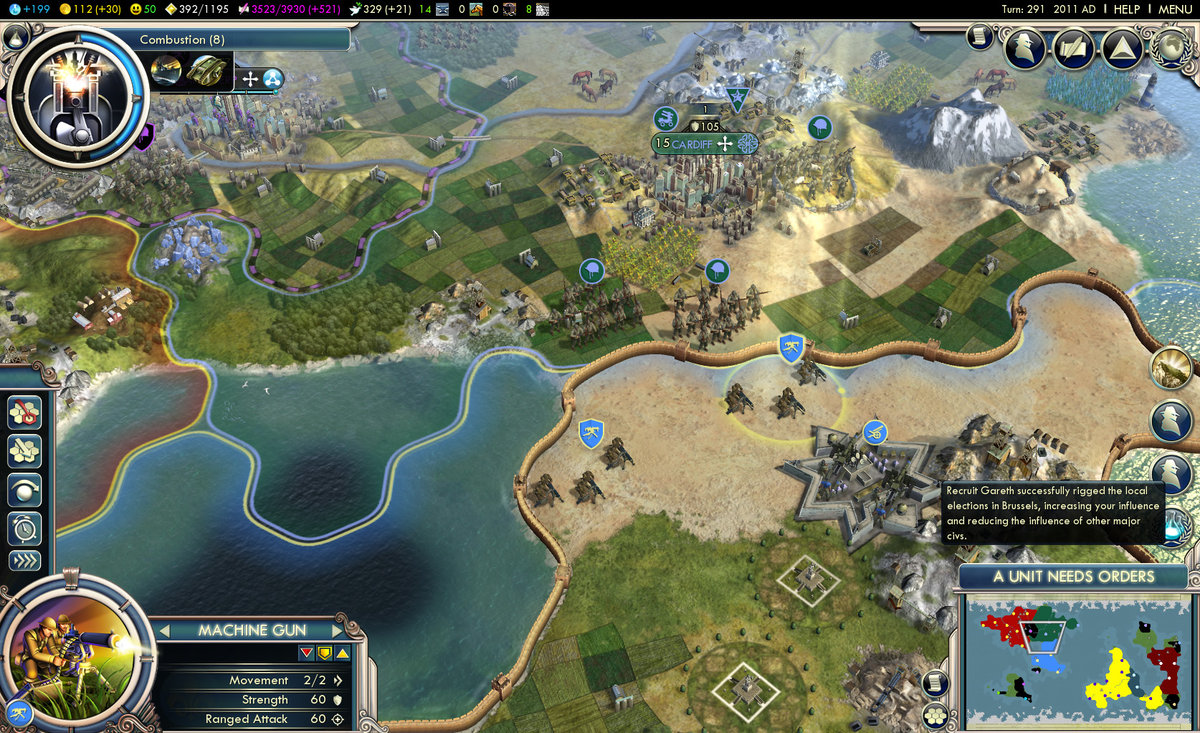
Task: Click the A UNIT NEEDS ORDERS button
Action: coord(1073,576)
